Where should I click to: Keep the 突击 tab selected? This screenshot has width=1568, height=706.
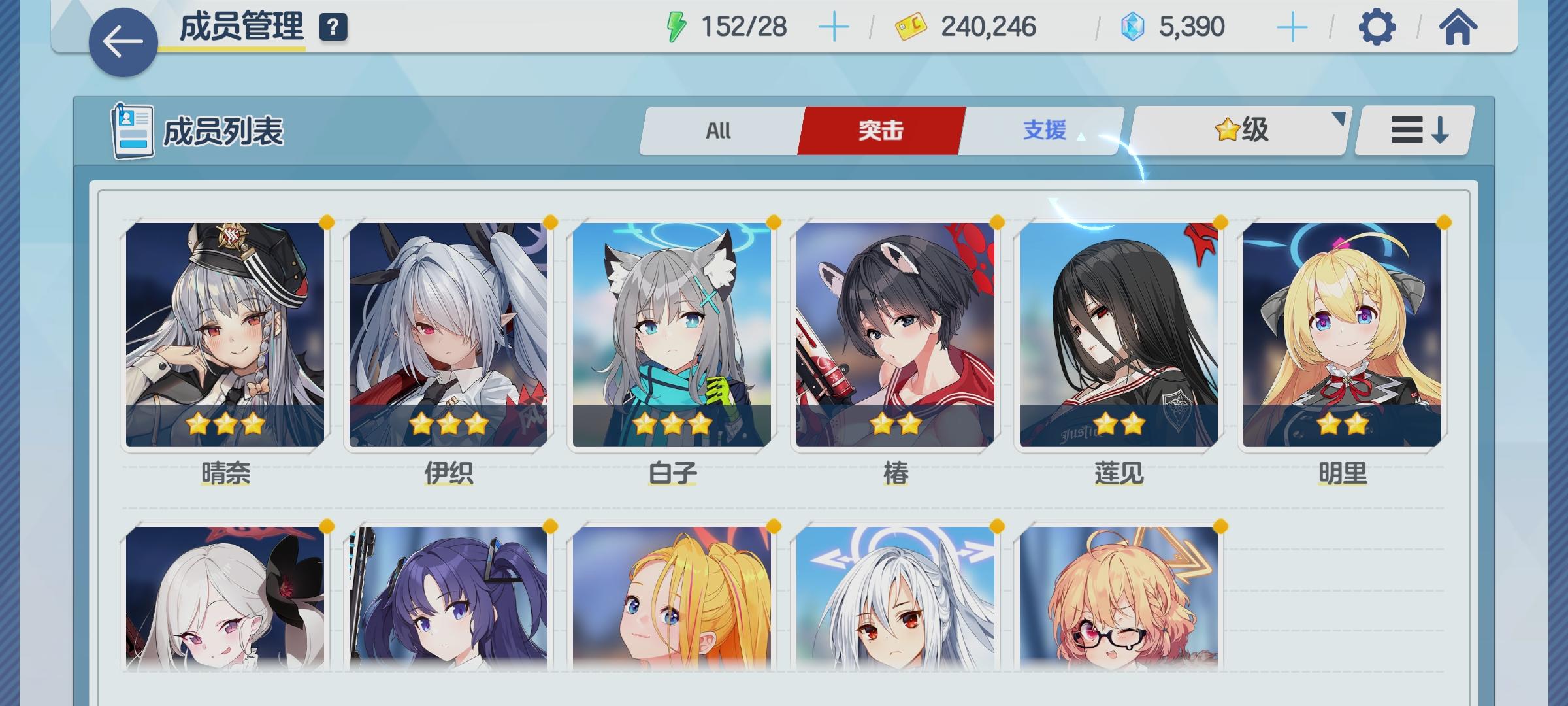tap(879, 130)
